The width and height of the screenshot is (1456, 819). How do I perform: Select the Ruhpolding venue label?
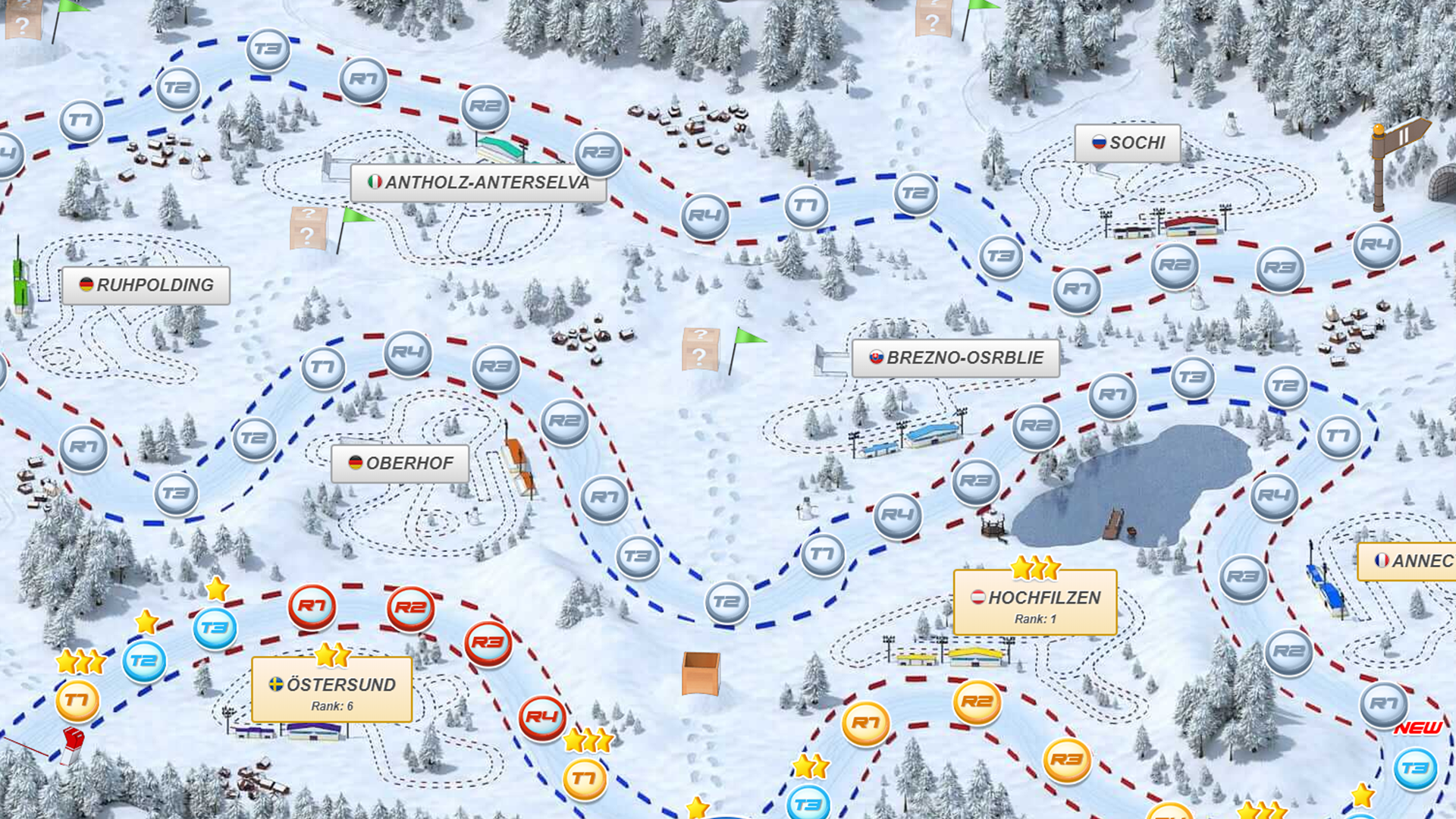pyautogui.click(x=146, y=286)
